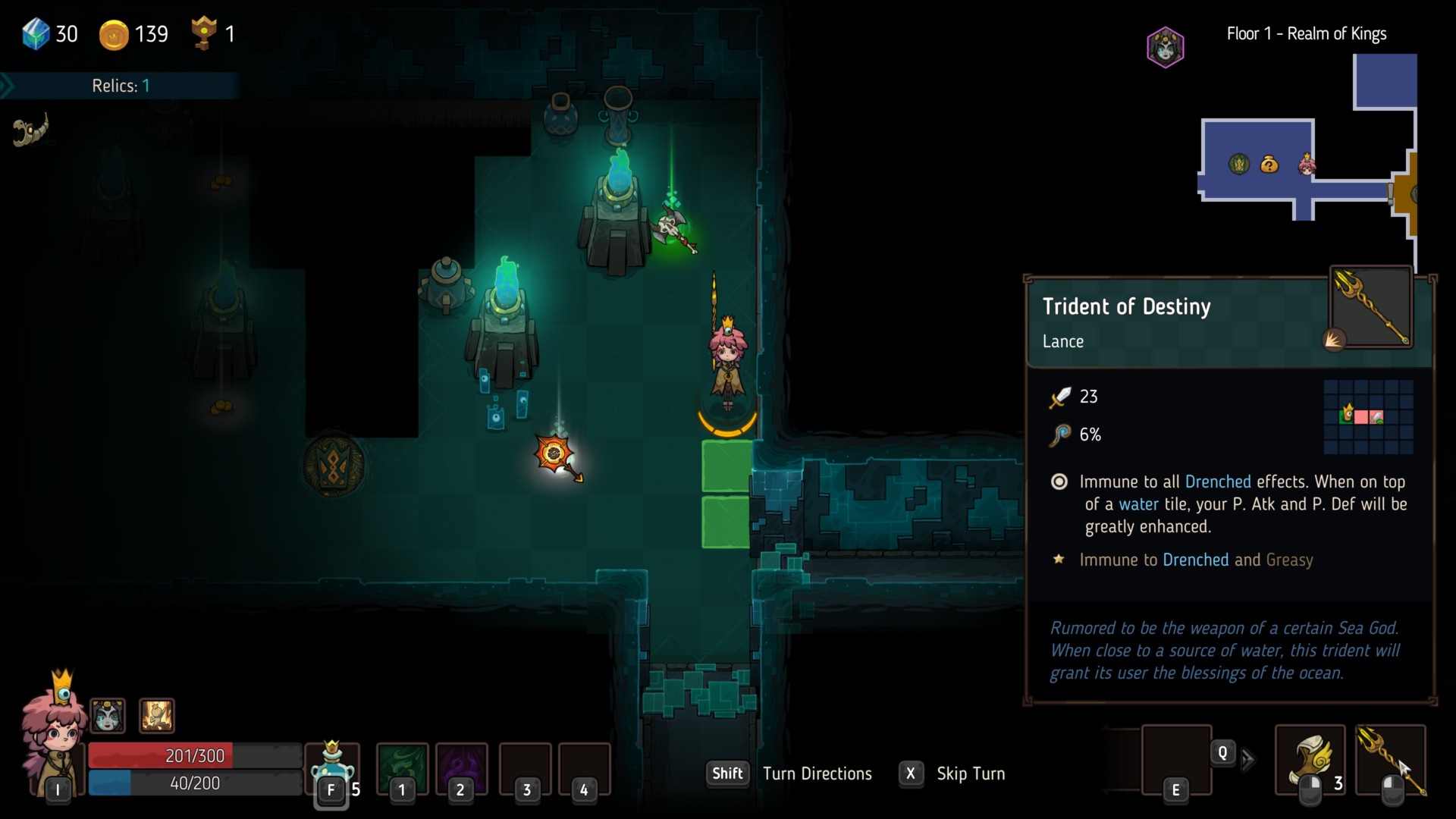Activate the purple skill in slot 2
The image size is (1456, 819).
click(x=461, y=766)
